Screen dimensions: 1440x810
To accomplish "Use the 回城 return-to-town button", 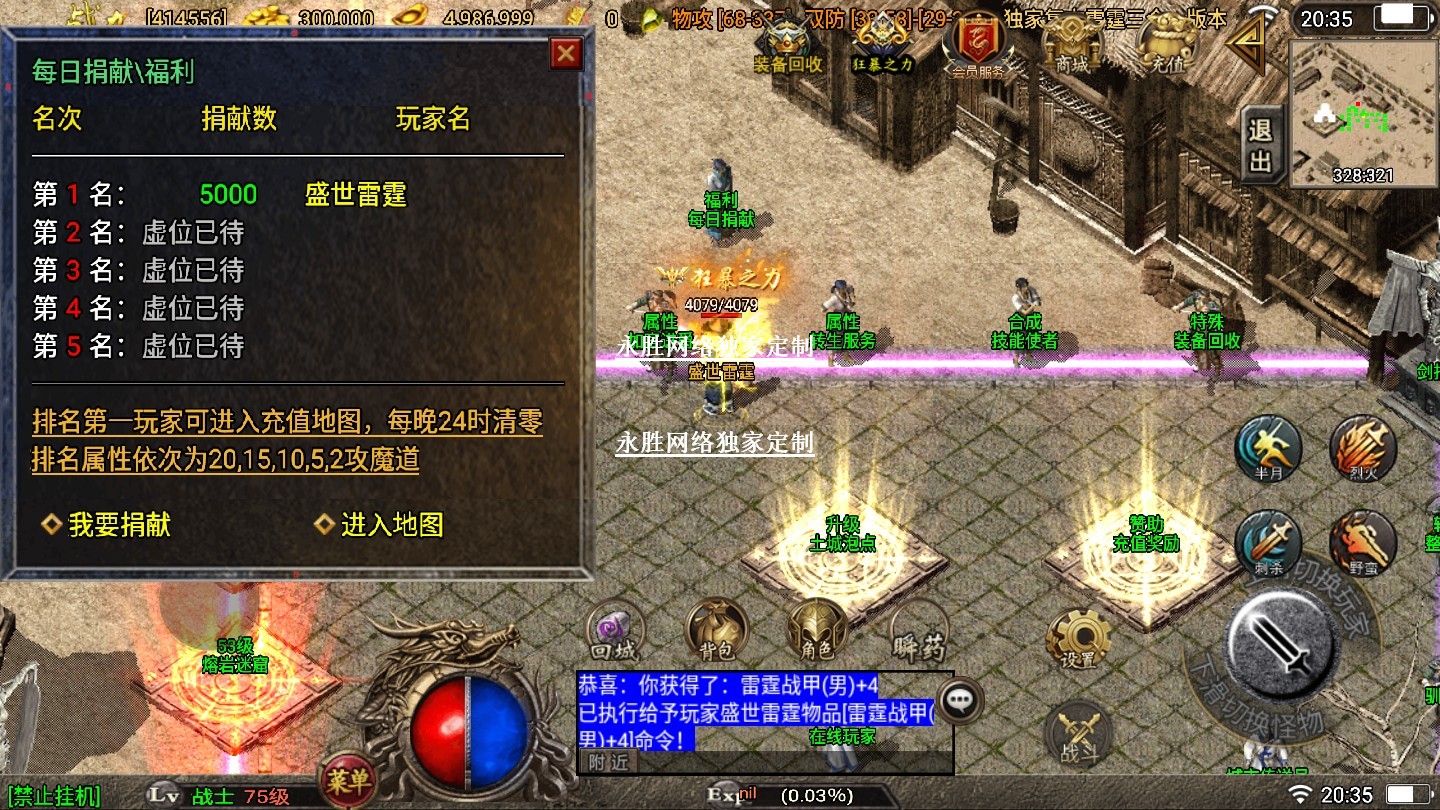I will [x=615, y=633].
